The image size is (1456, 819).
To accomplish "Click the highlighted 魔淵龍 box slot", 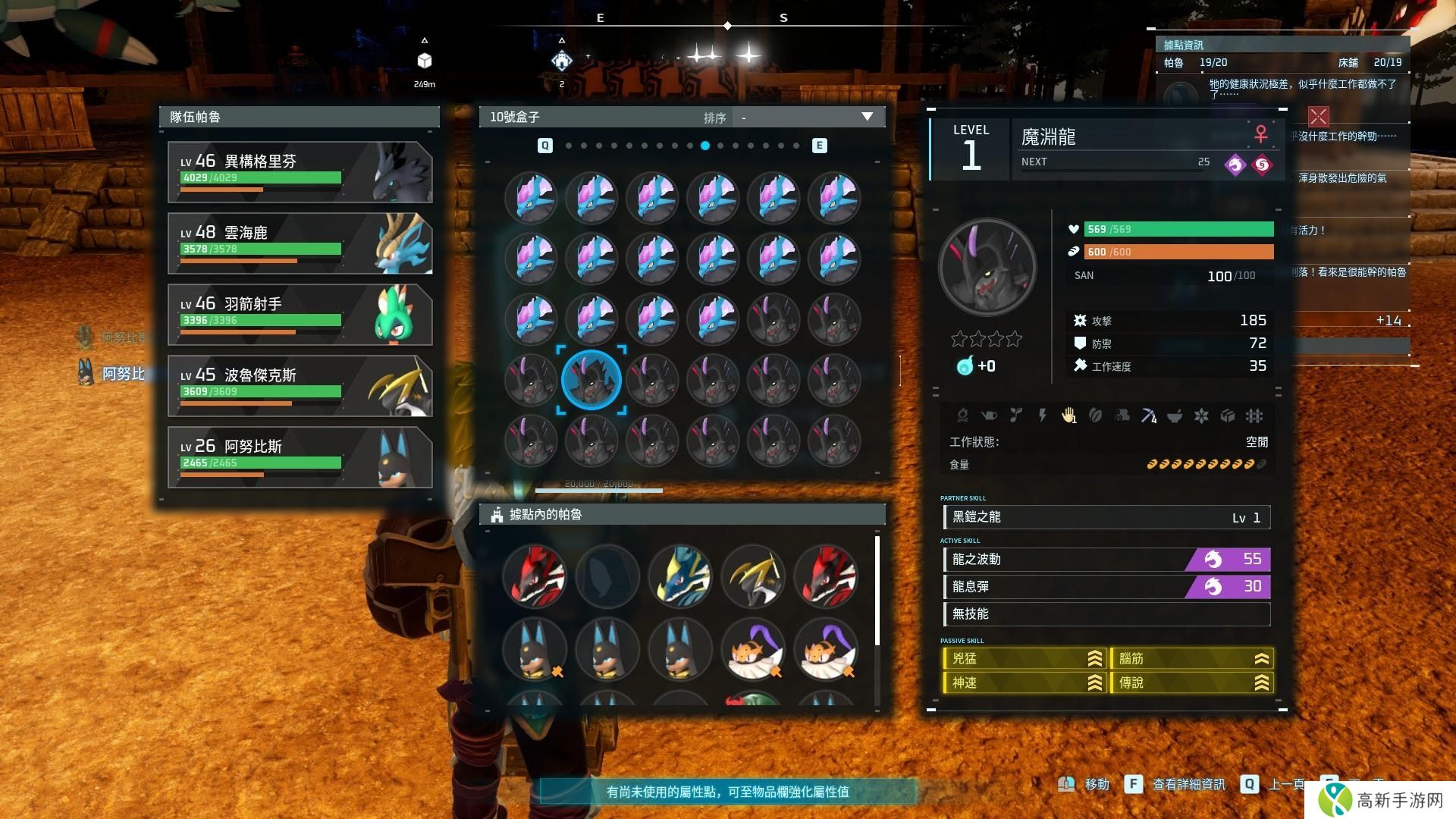I will coord(591,379).
